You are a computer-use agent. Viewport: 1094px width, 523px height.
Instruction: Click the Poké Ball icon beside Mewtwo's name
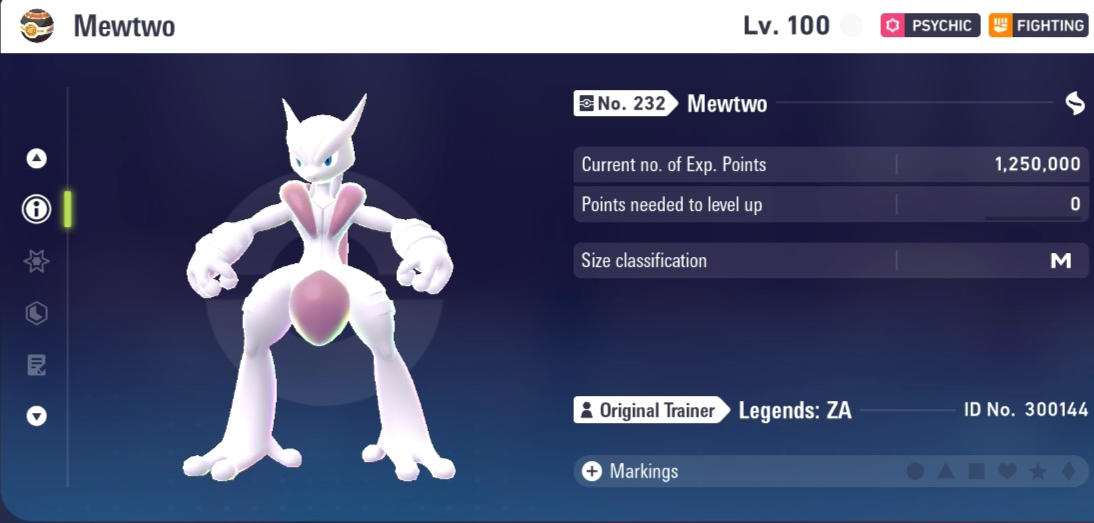(x=37, y=26)
